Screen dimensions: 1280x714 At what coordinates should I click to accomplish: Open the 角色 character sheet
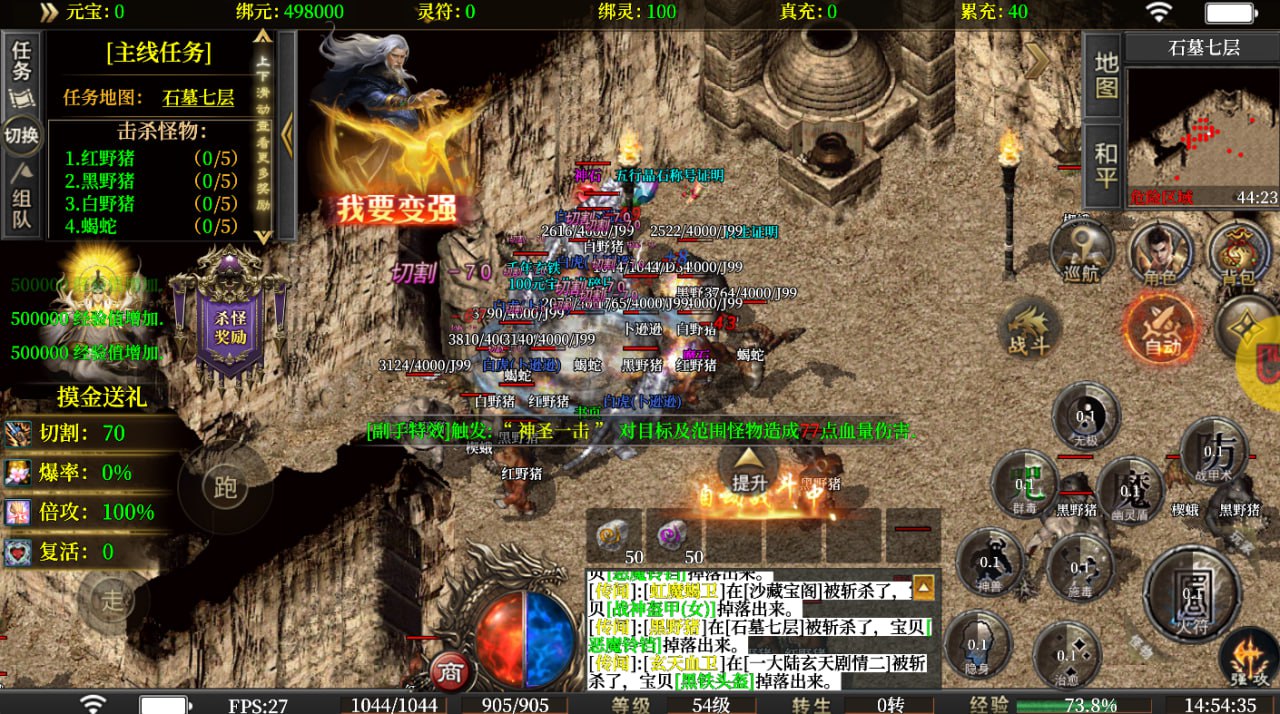tap(1160, 254)
